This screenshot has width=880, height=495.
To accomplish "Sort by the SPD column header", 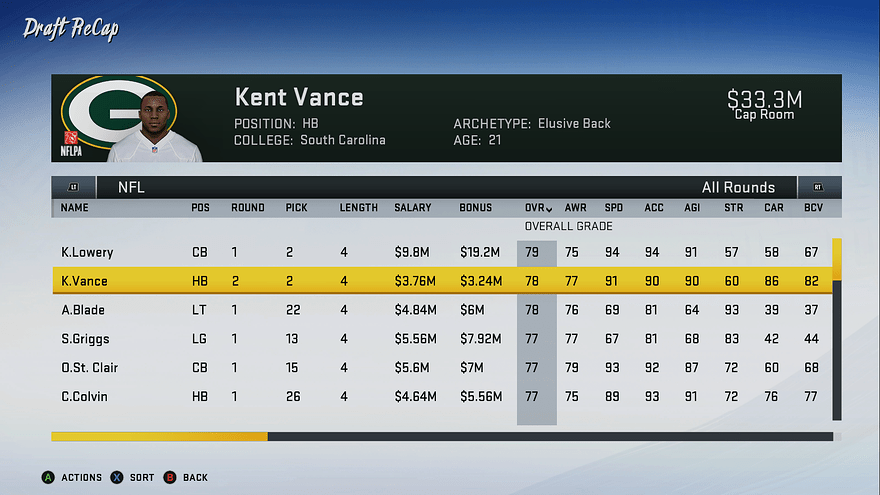I will 613,208.
